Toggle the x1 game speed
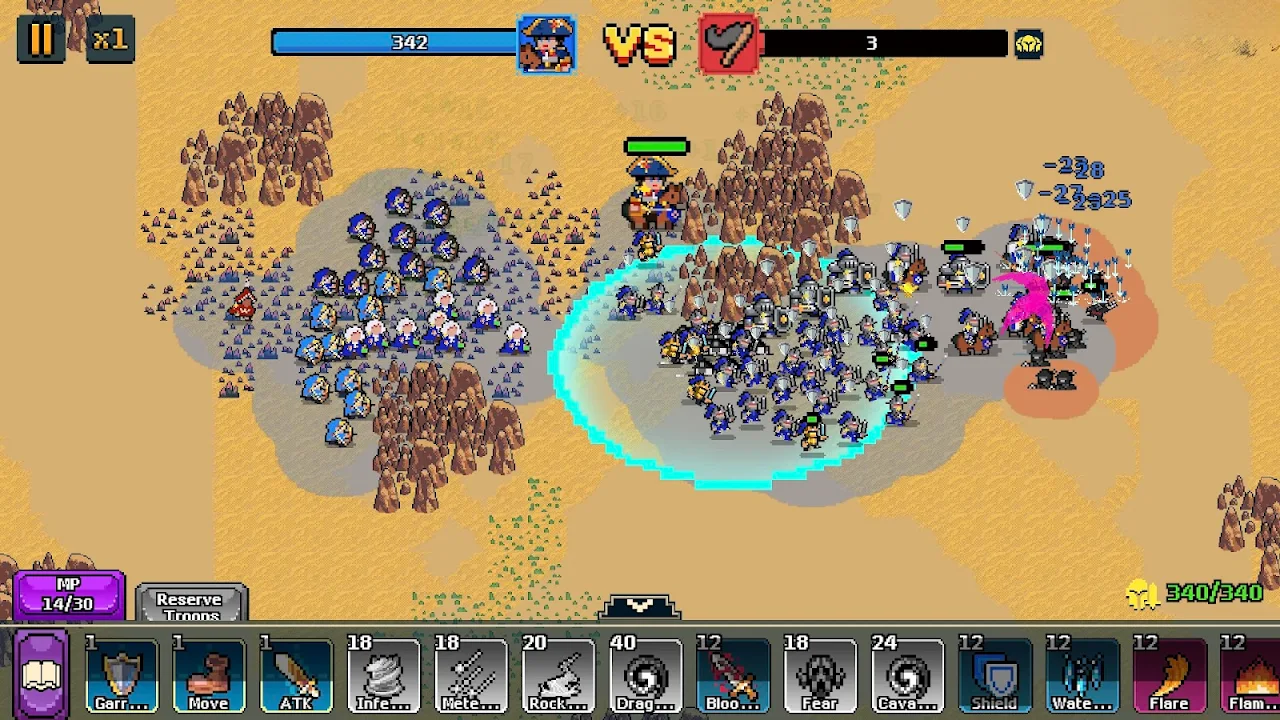The height and width of the screenshot is (720, 1280). coord(109,40)
